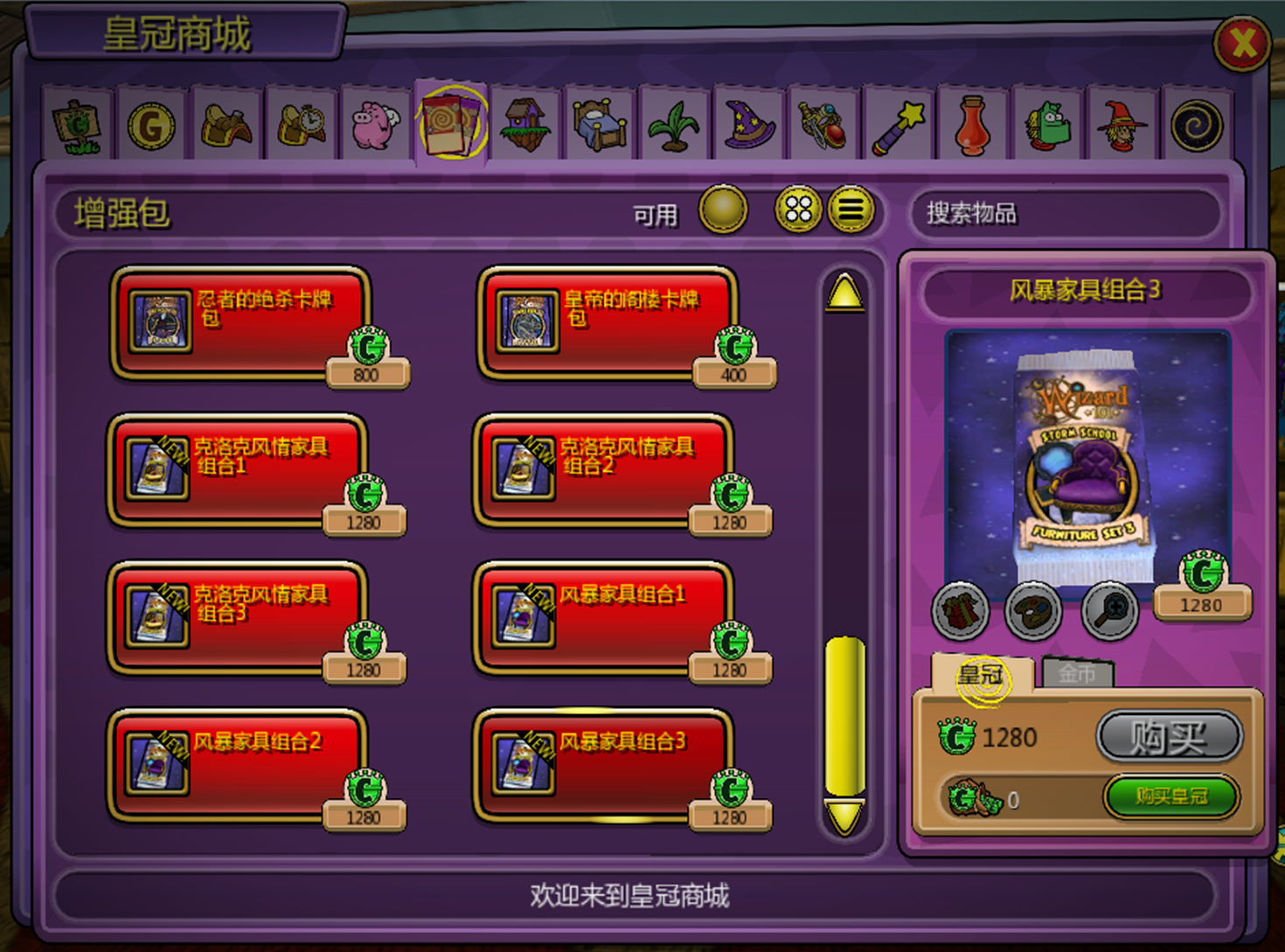
Task: Select the magic wand category
Action: tap(899, 127)
